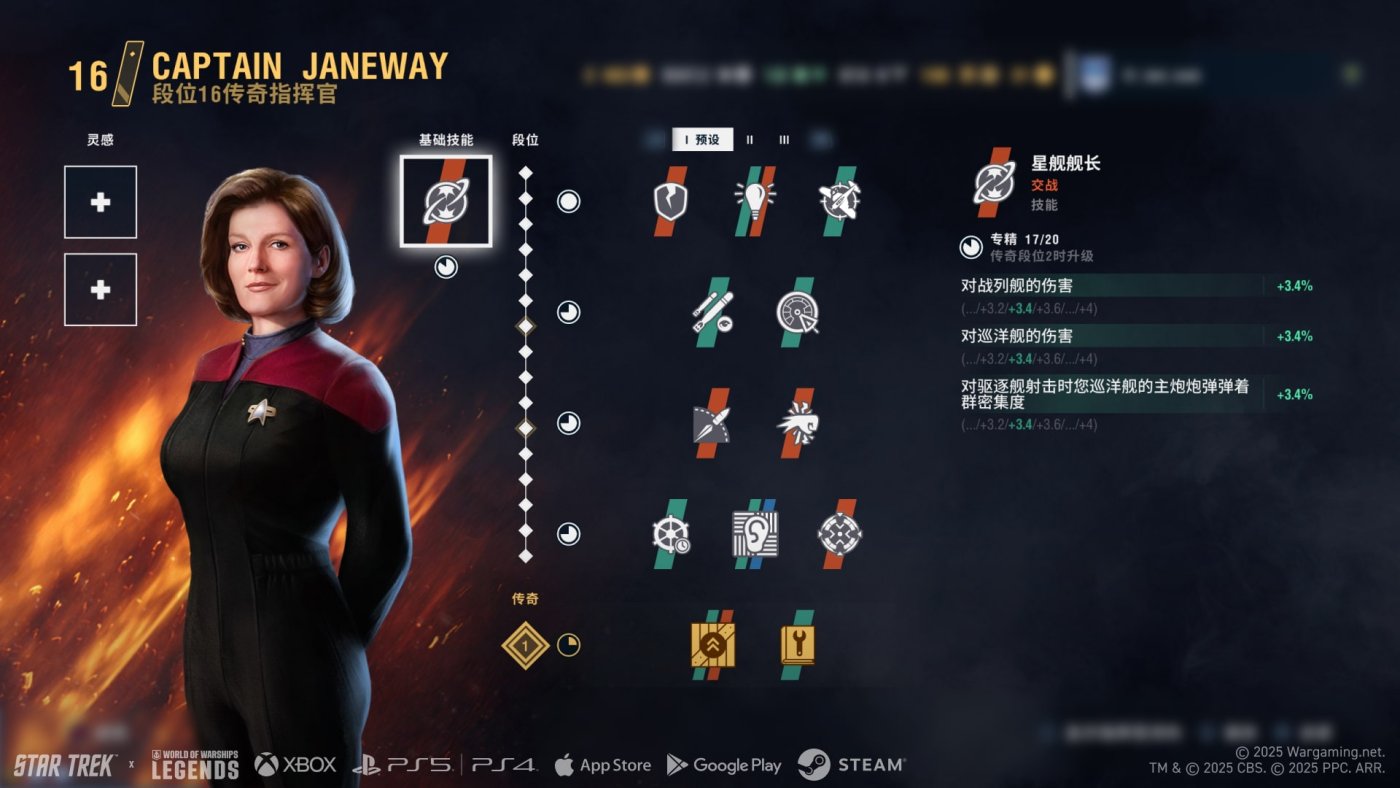
Task: Switch to preset III tab
Action: point(784,140)
